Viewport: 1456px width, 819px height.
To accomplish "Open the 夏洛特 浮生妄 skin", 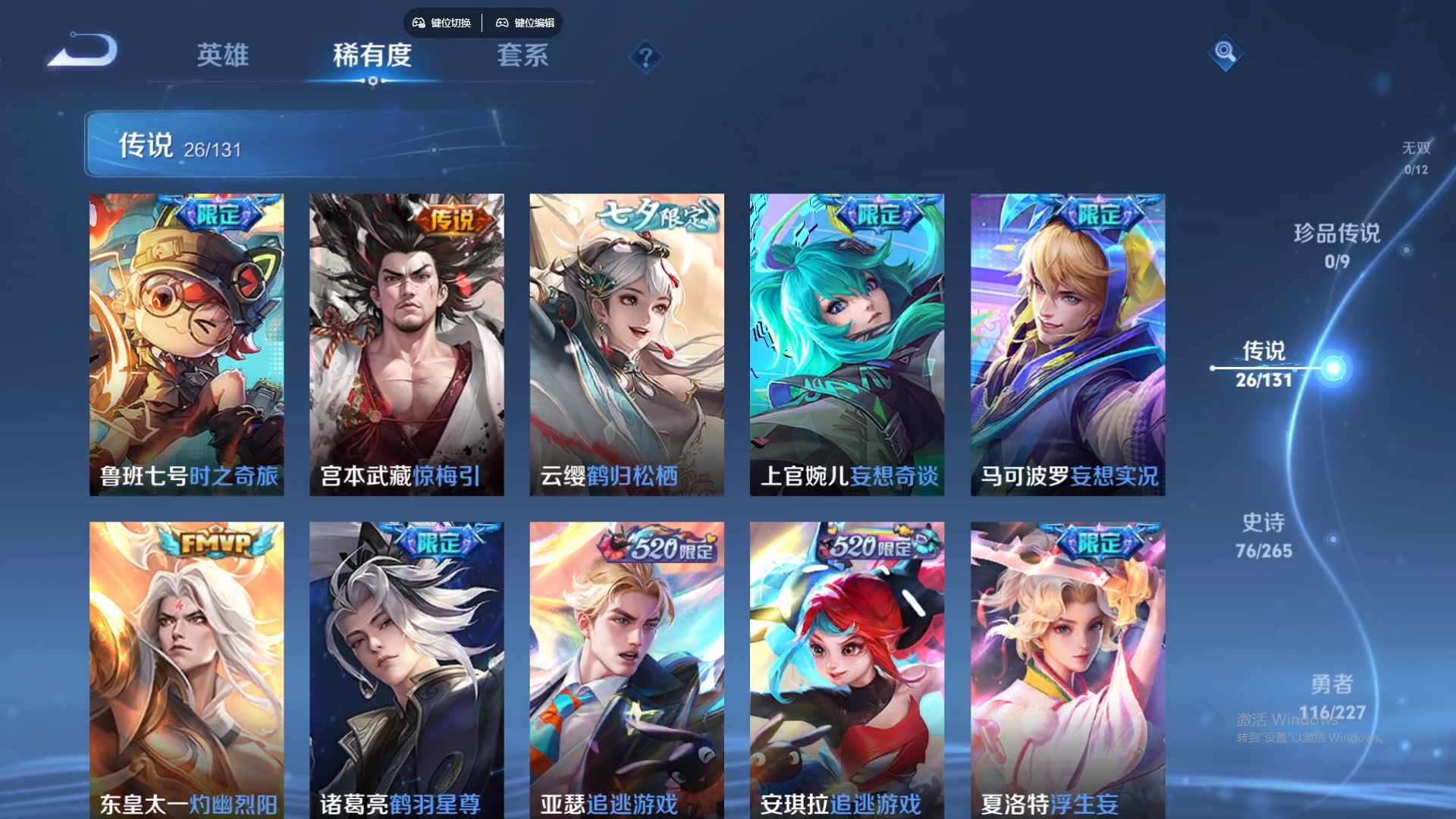I will pos(1068,667).
